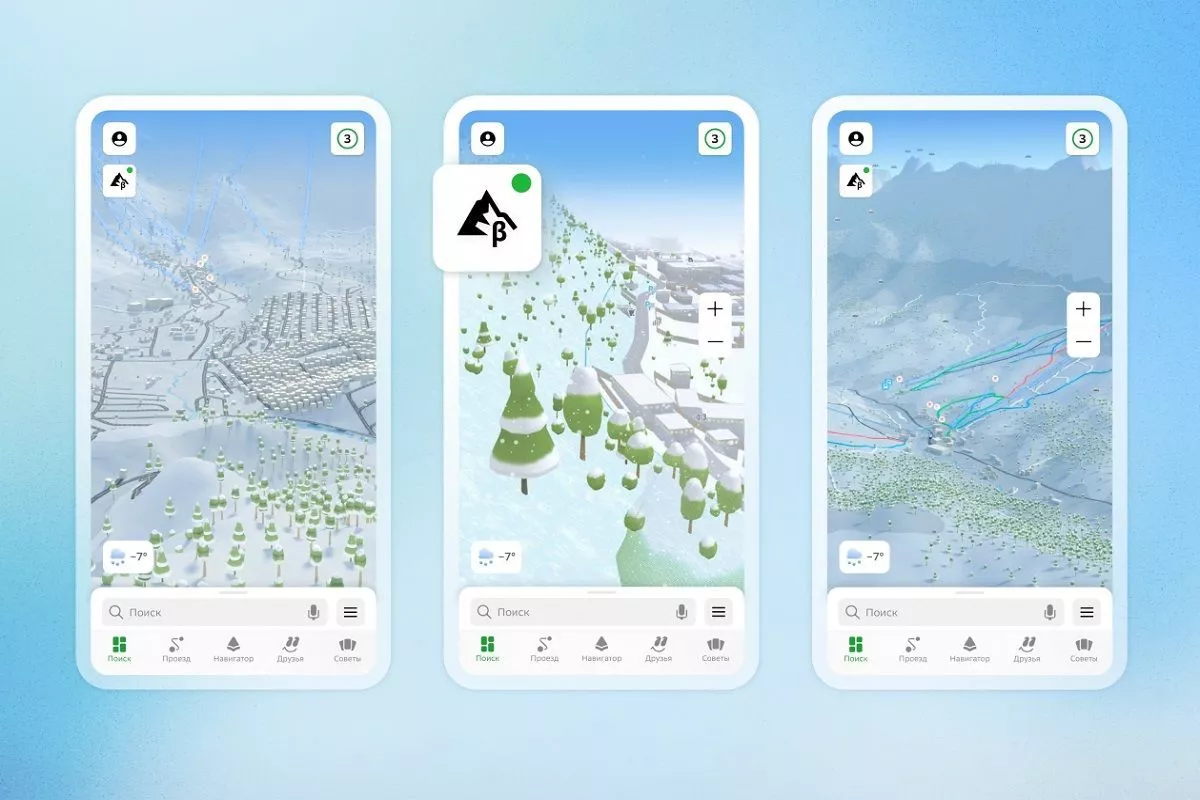Image resolution: width=1200 pixels, height=800 pixels.
Task: Switch to the Друзья tab on the middle phone
Action: 658,649
